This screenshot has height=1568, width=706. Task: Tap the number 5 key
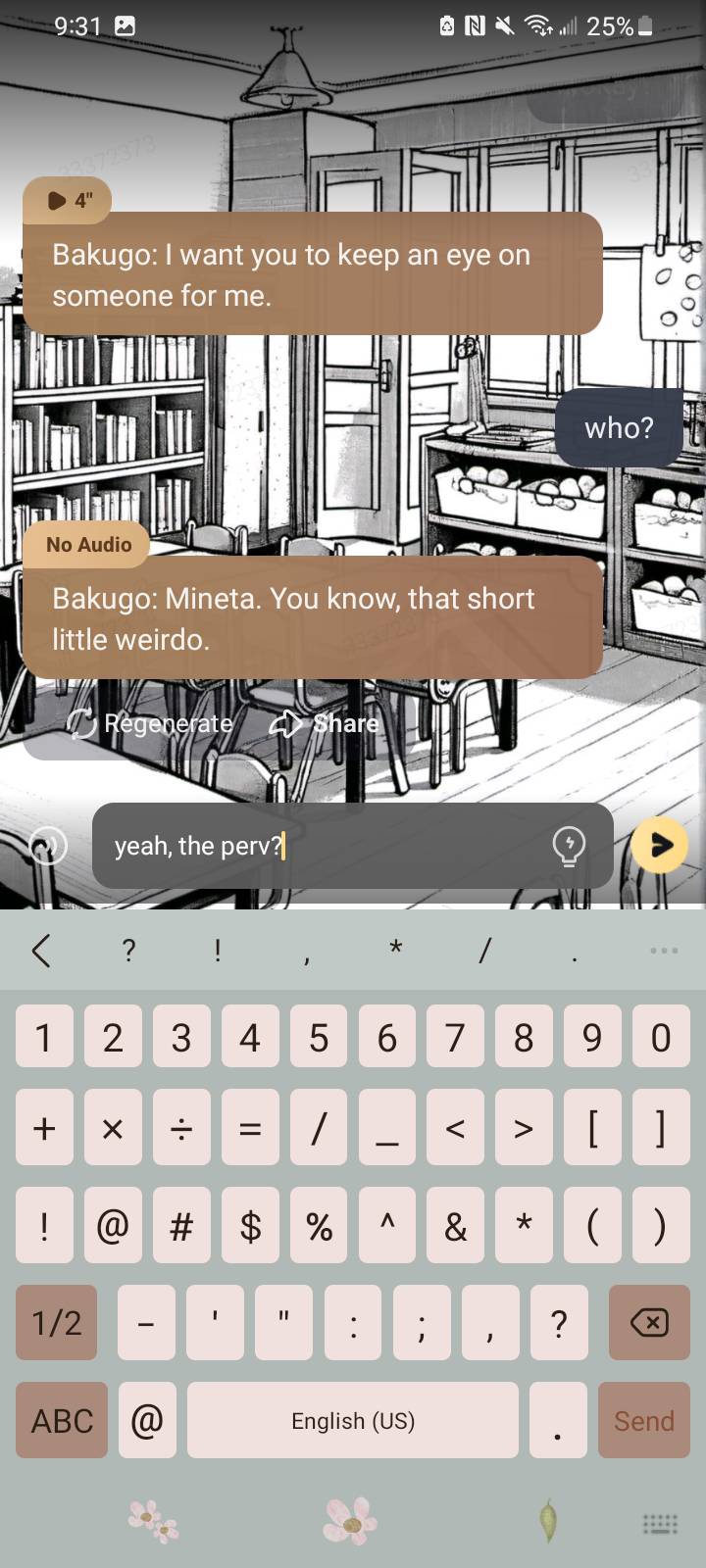(319, 1038)
